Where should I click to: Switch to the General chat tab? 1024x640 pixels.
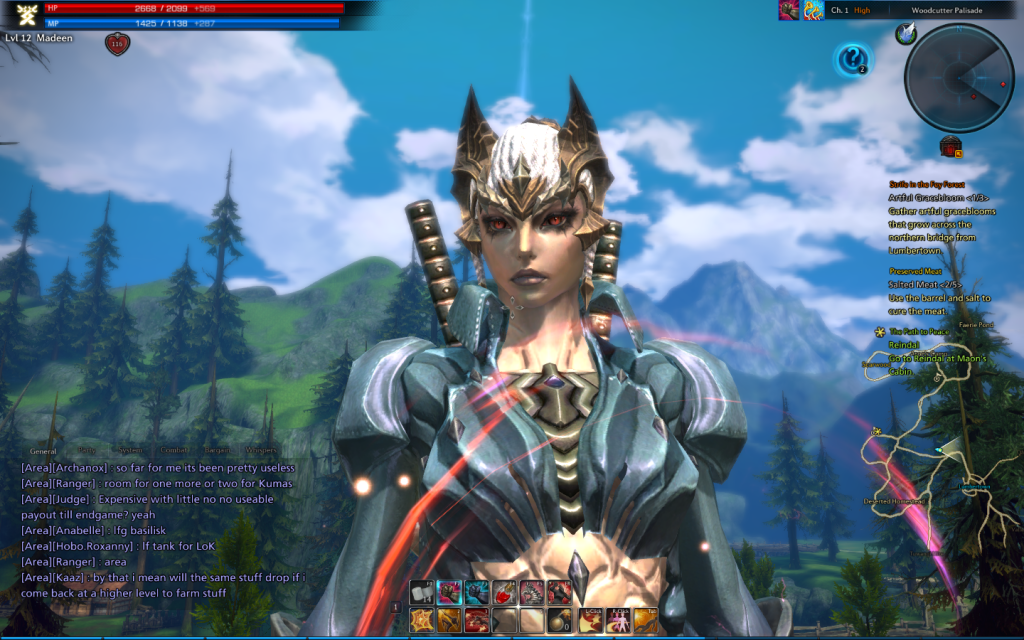click(43, 451)
